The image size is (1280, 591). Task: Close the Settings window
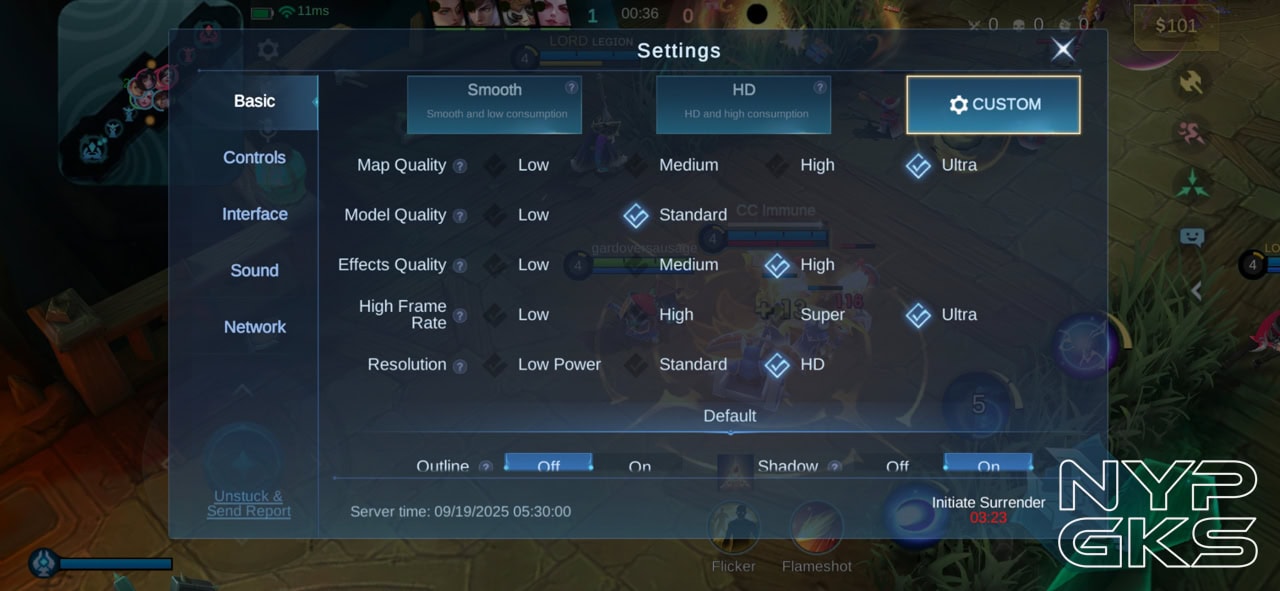1063,49
